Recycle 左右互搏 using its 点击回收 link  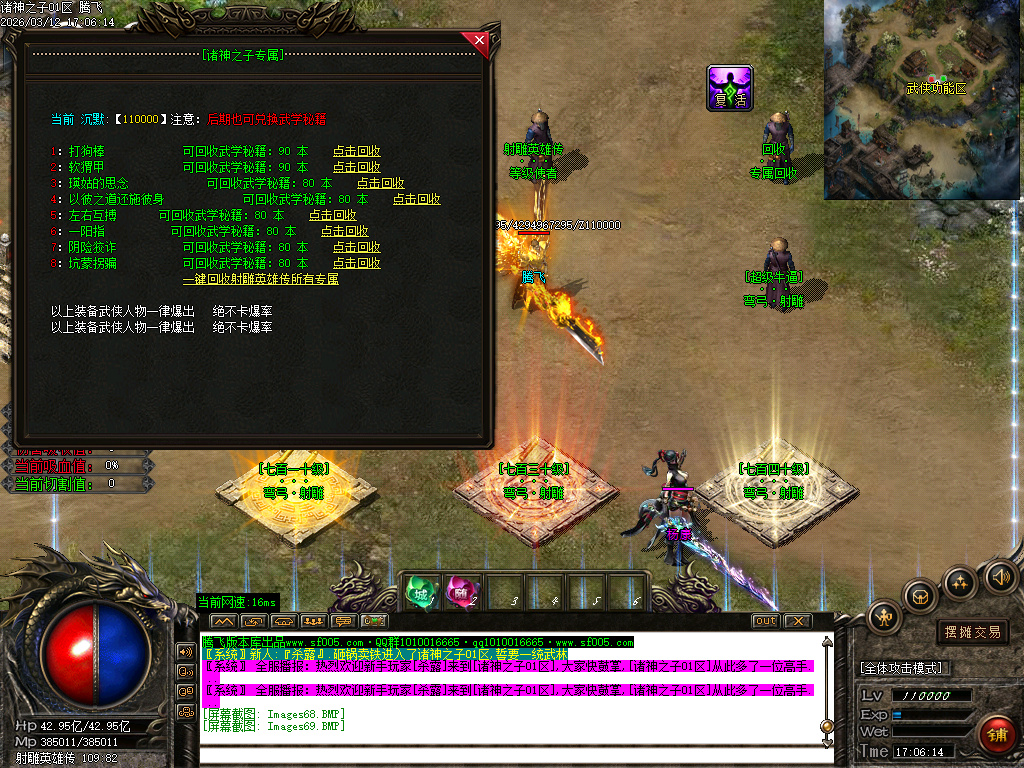(x=333, y=215)
